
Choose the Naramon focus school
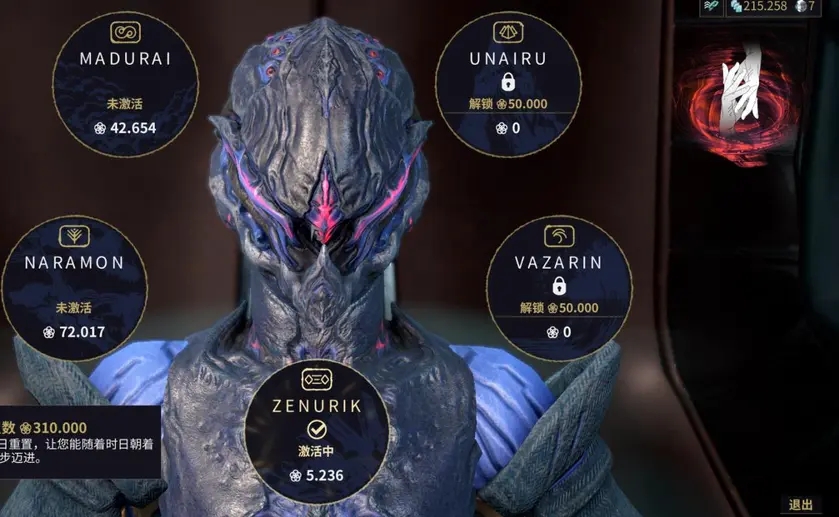click(75, 289)
